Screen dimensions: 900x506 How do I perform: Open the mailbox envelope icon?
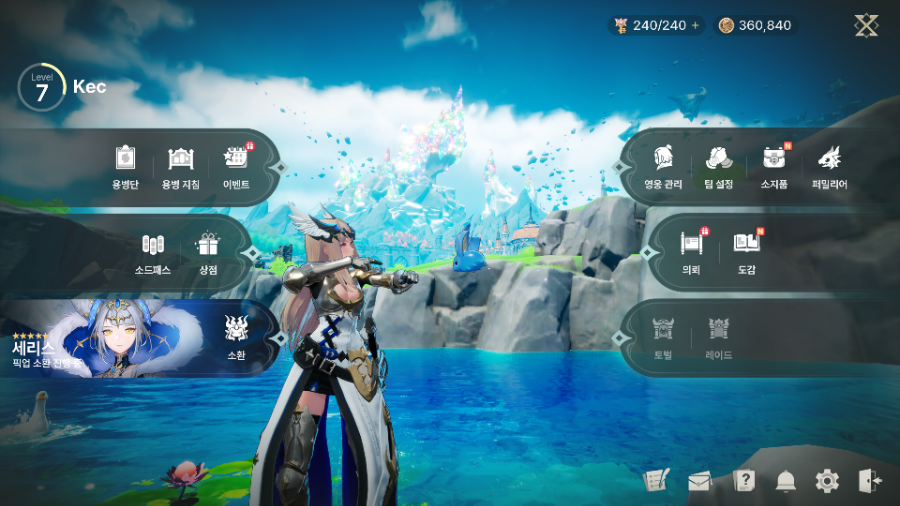(x=700, y=482)
